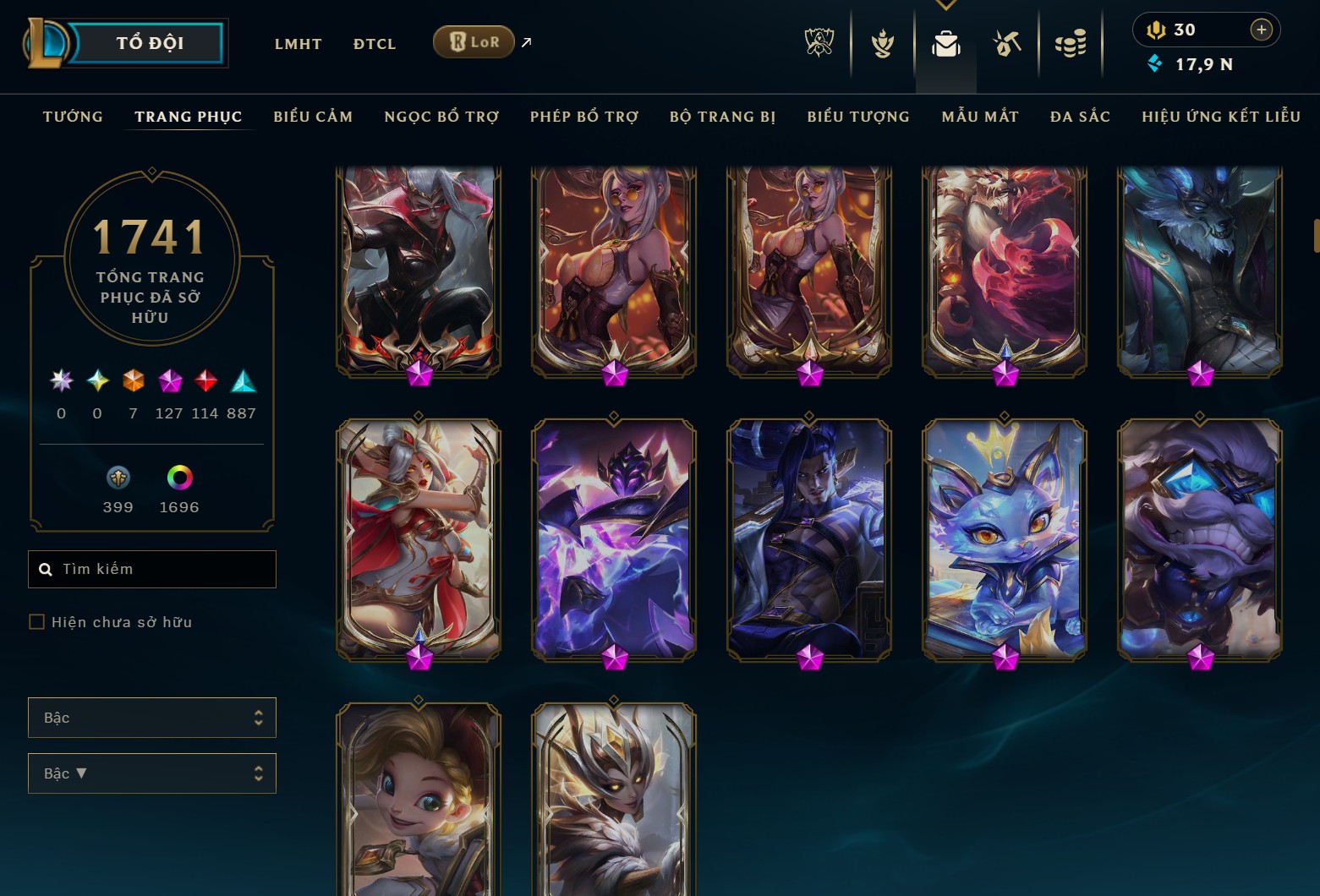Click the ward skin icon above 399
The height and width of the screenshot is (896, 1320).
click(118, 478)
